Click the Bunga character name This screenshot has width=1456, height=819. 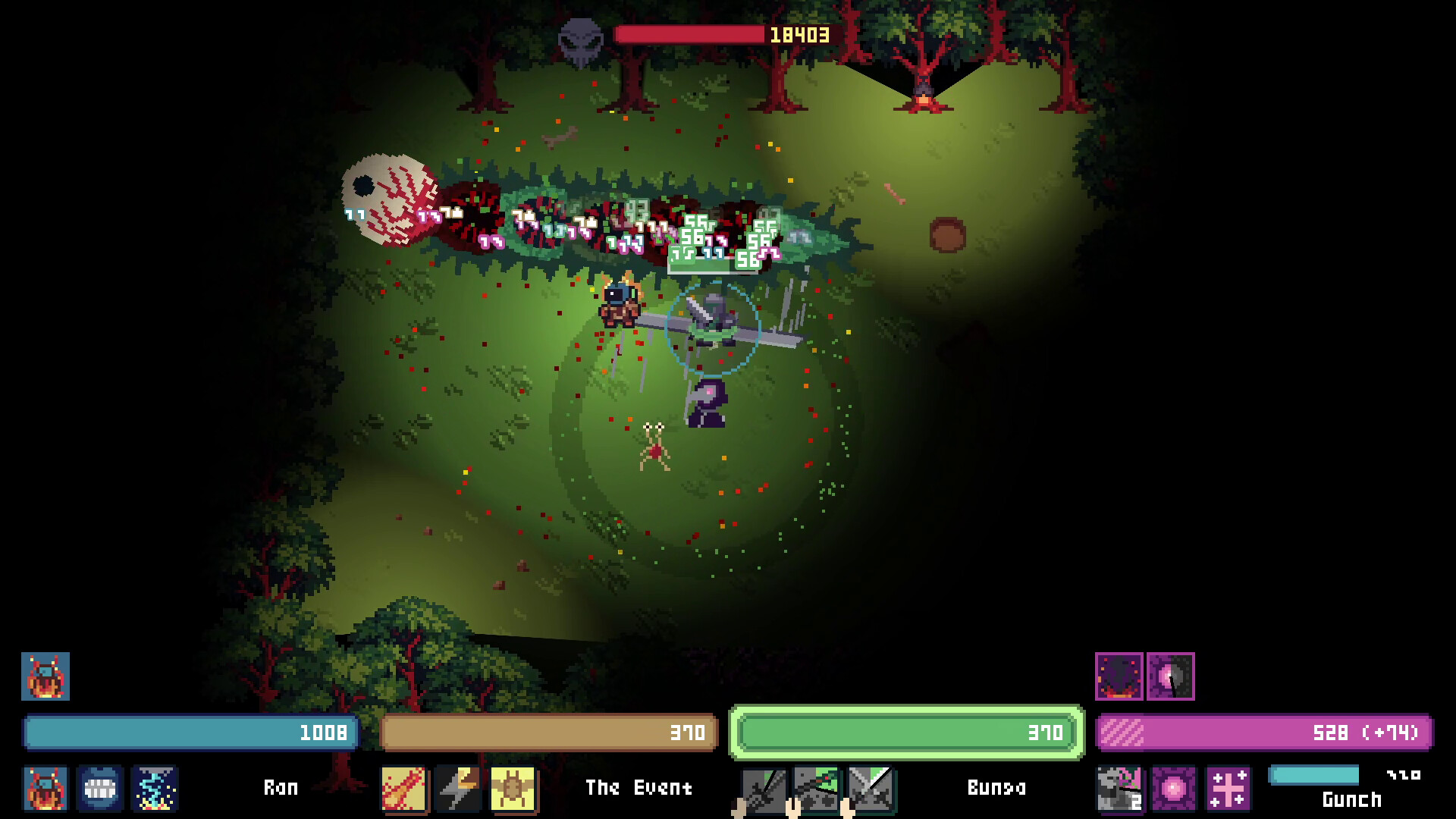click(996, 787)
